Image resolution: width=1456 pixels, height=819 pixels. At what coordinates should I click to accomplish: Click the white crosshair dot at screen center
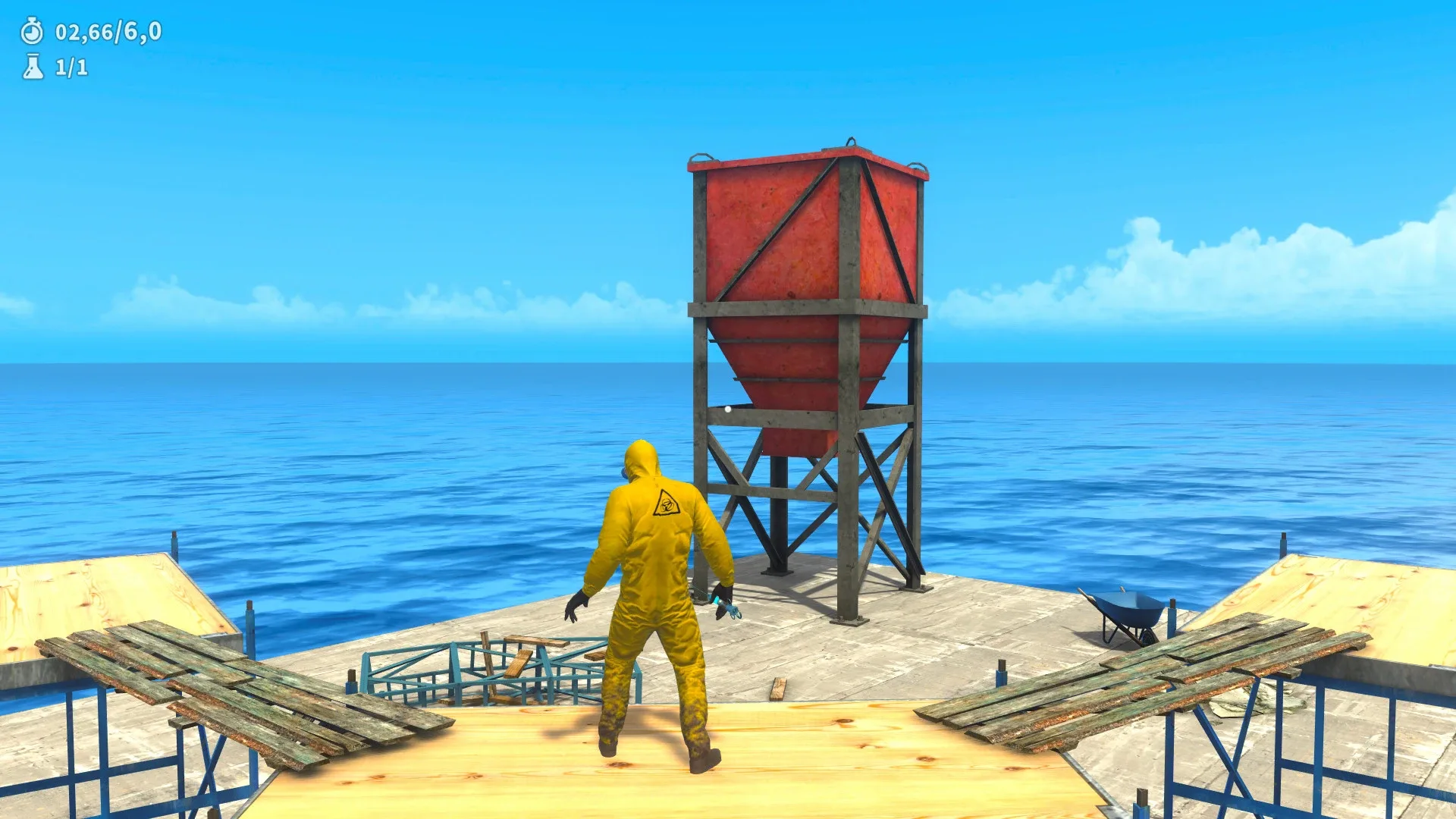click(728, 408)
